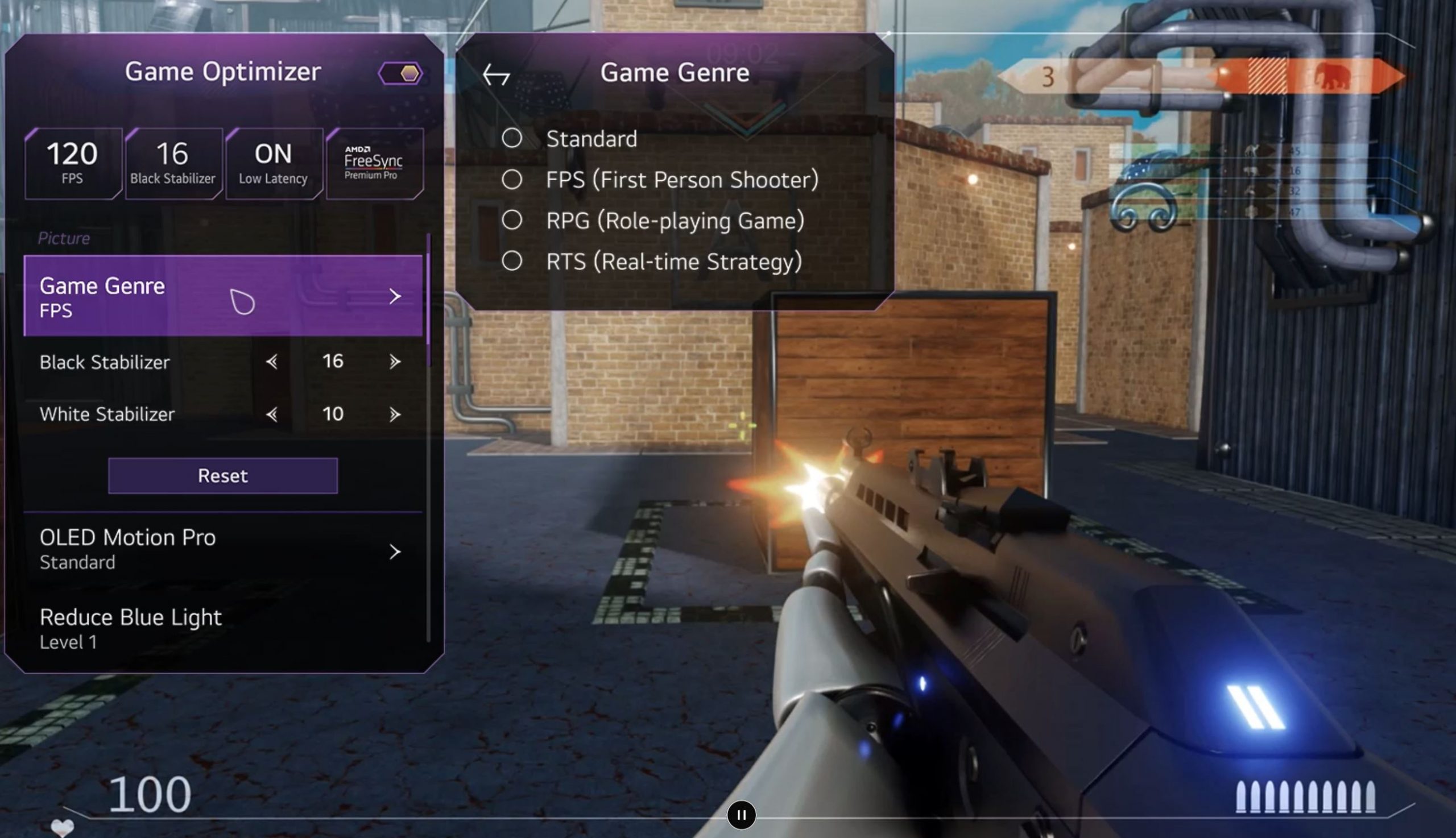Click the Low Latency ON tile
This screenshot has height=838, width=1456.
coord(274,164)
